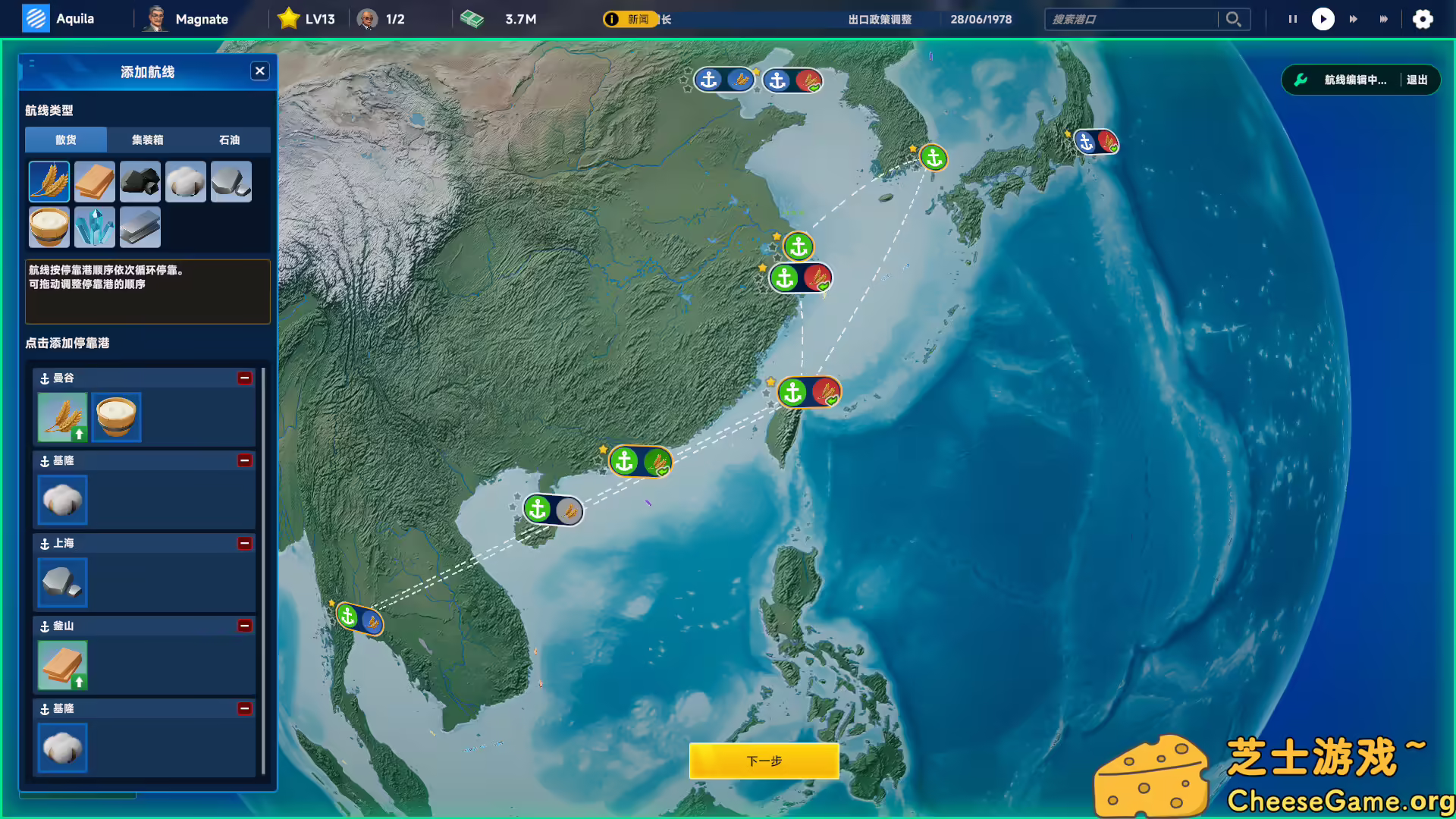Select the blue crystal cargo icon
This screenshot has width=1456, height=819.
pos(94,227)
